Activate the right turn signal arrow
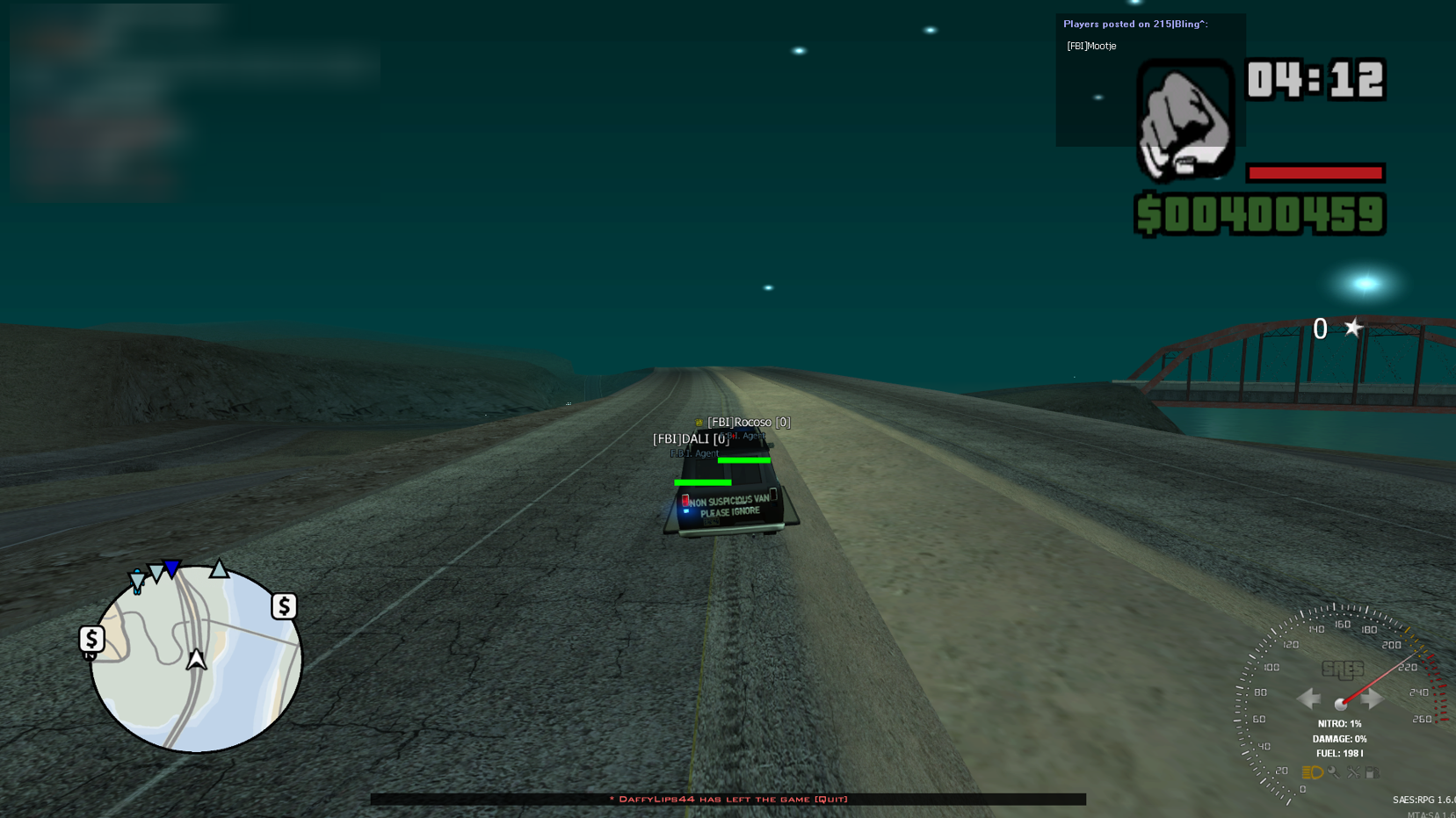 [1373, 699]
